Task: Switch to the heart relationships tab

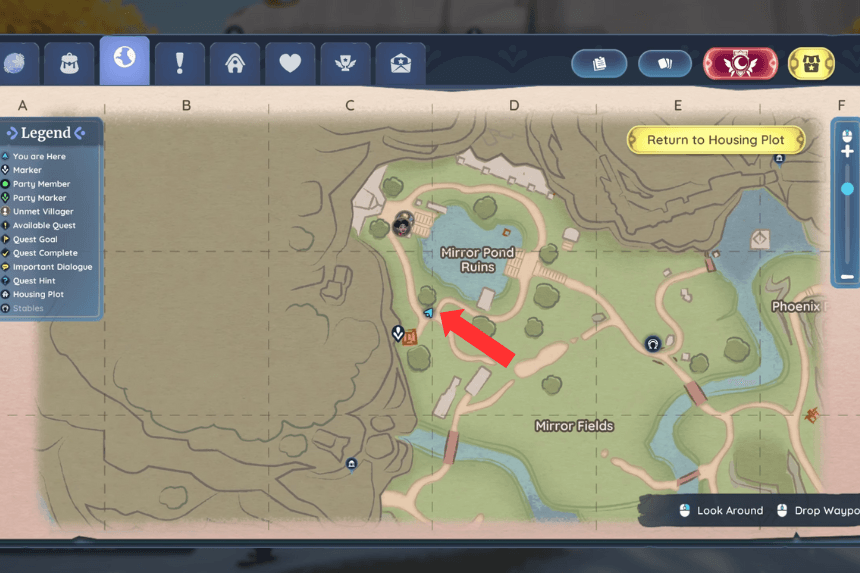Action: [x=290, y=63]
